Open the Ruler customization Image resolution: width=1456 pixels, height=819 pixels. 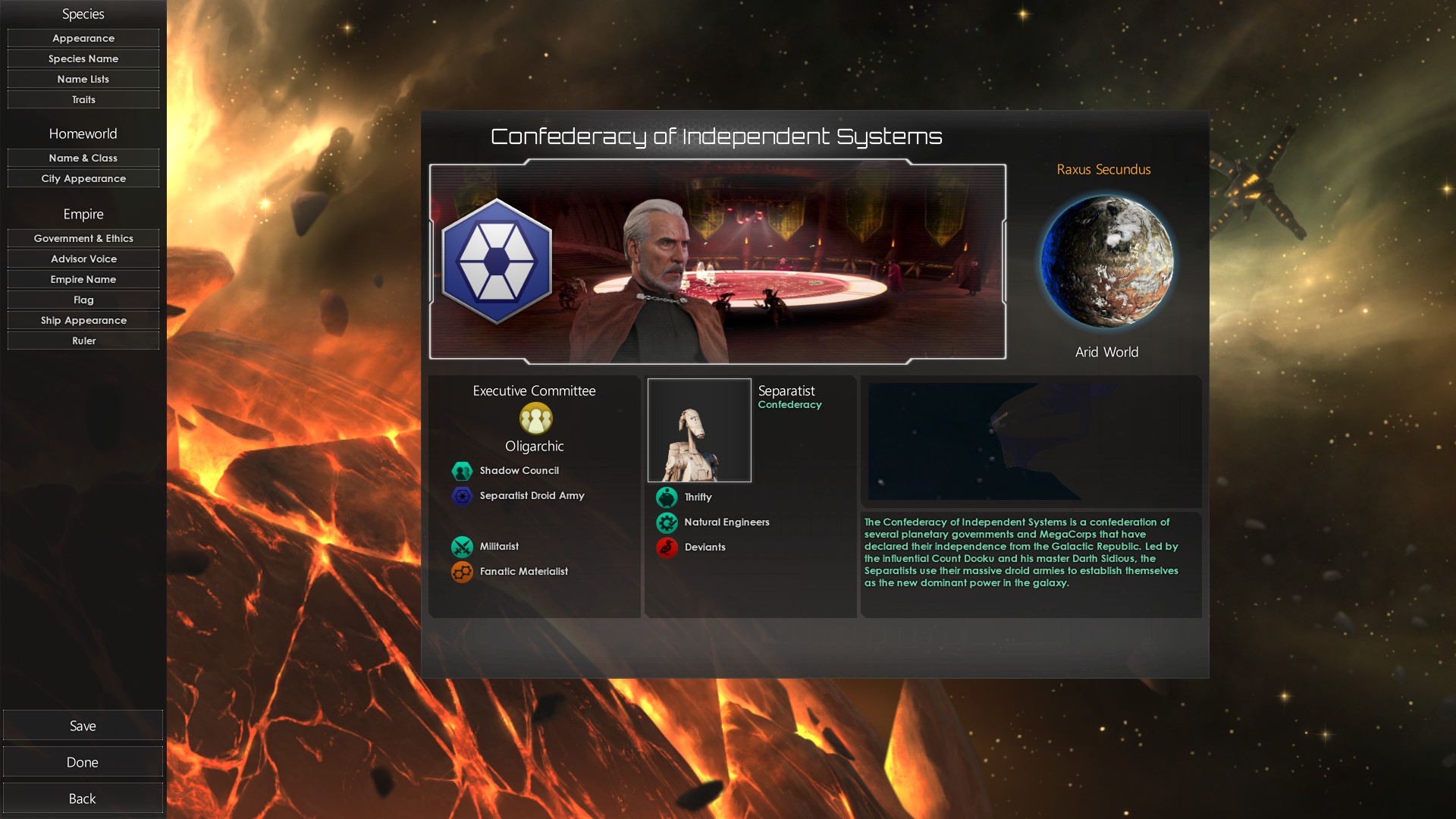pos(83,340)
